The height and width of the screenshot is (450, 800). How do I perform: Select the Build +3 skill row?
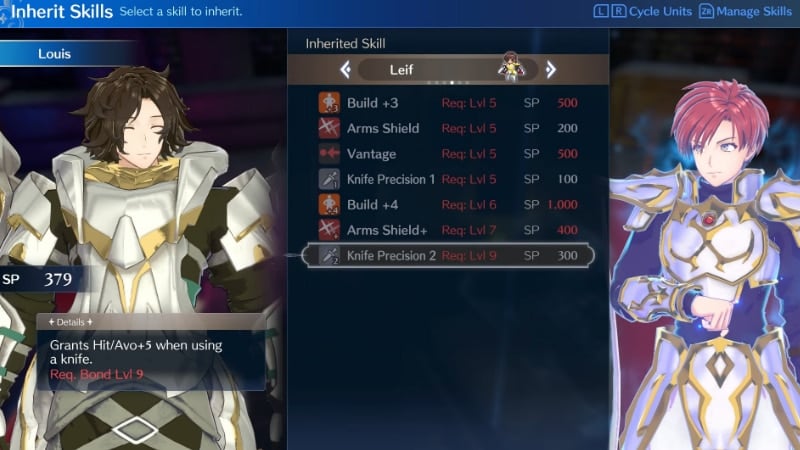pos(448,102)
